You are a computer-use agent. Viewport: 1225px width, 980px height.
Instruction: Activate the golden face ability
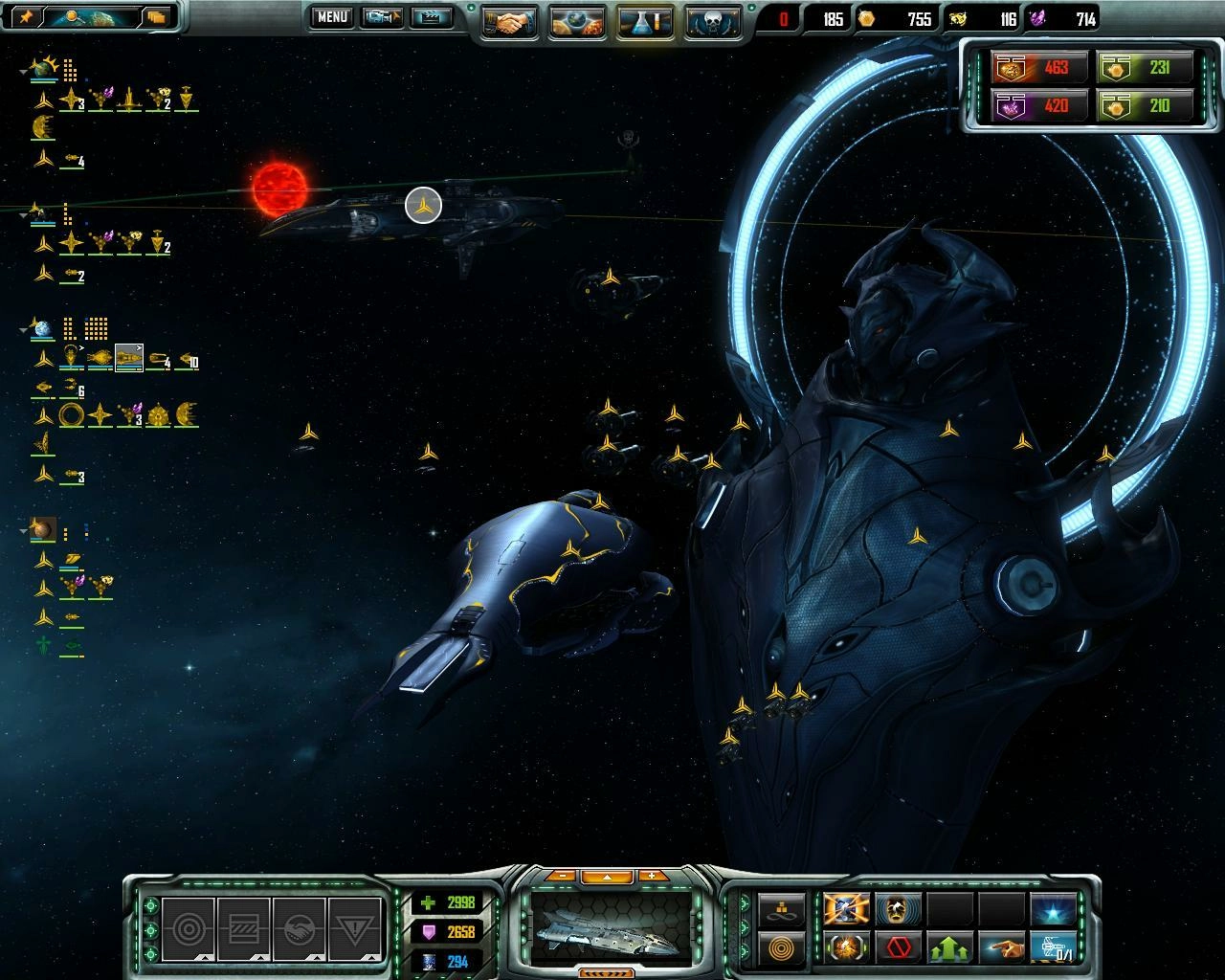[x=899, y=909]
